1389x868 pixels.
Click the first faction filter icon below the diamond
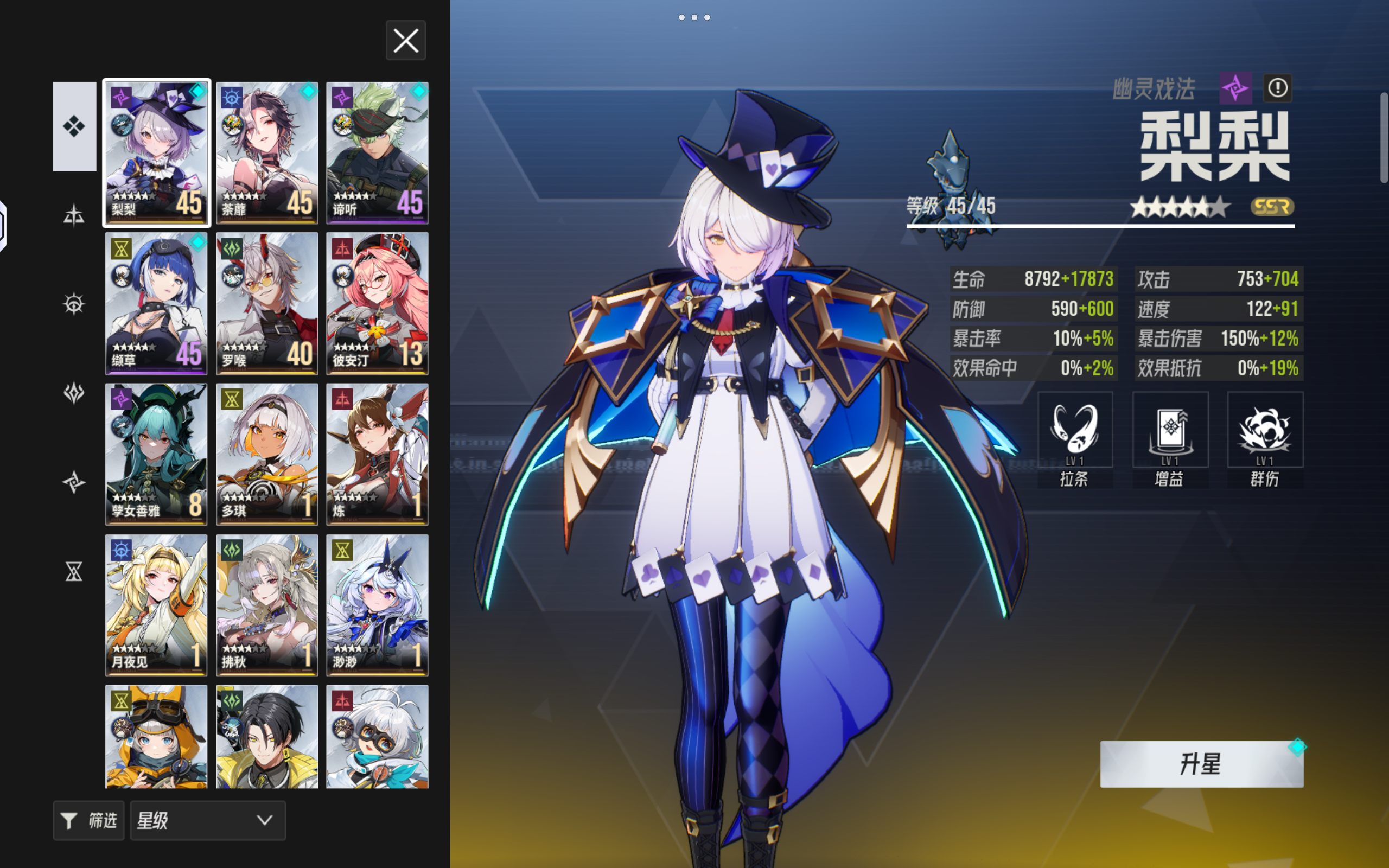[73, 215]
